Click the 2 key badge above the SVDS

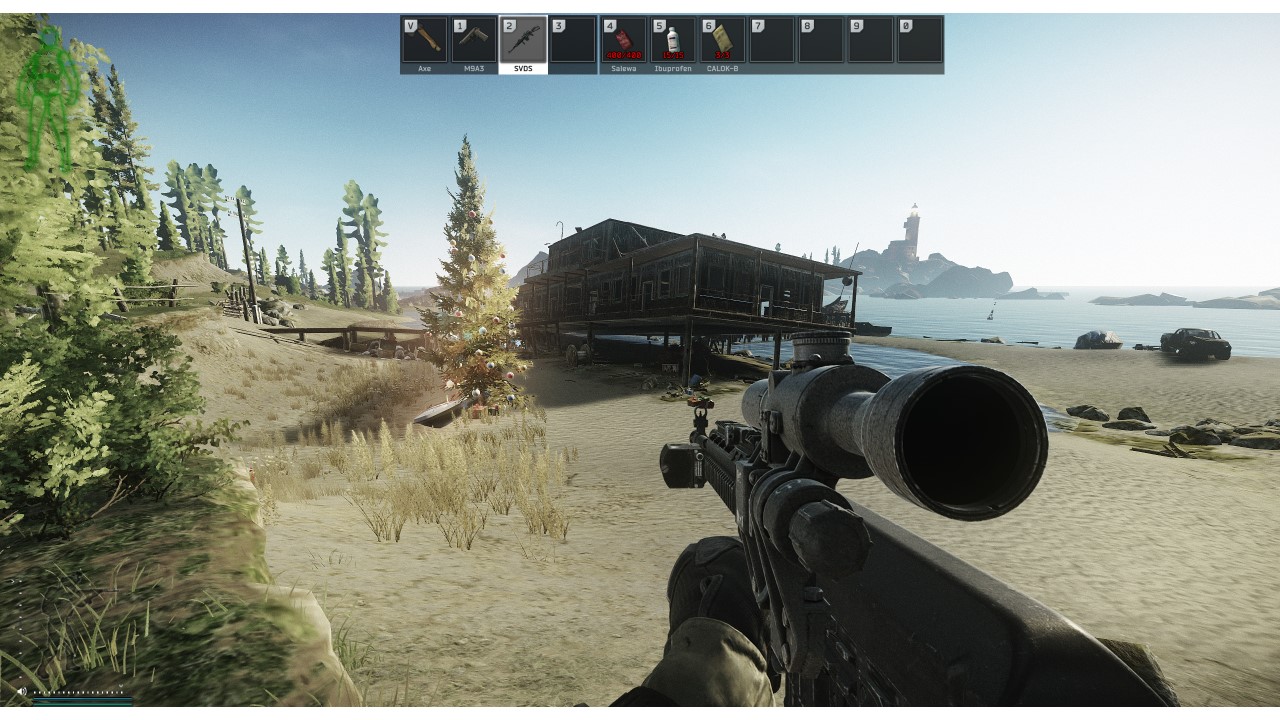point(509,24)
